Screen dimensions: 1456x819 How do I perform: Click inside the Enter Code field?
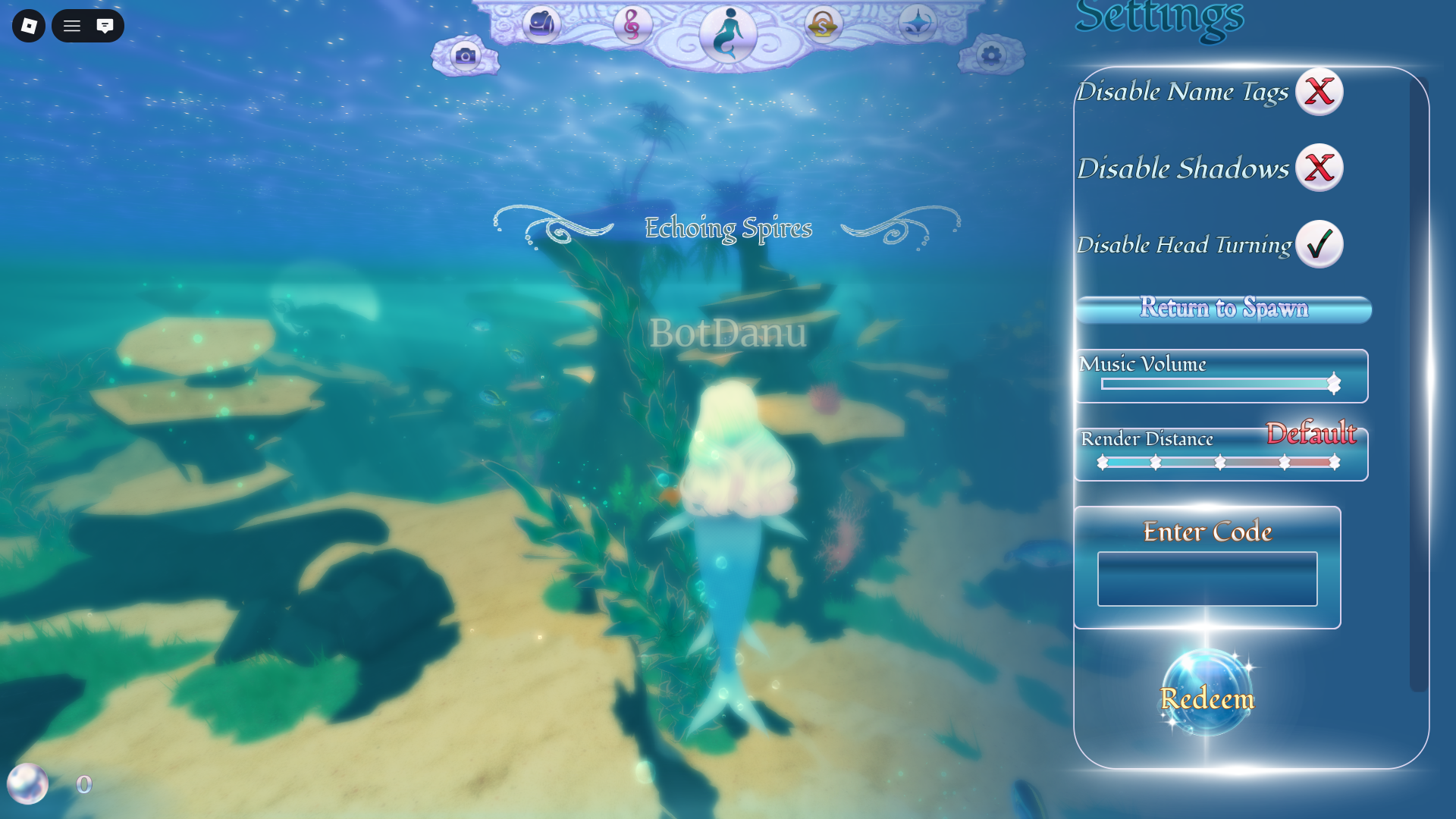click(x=1207, y=579)
